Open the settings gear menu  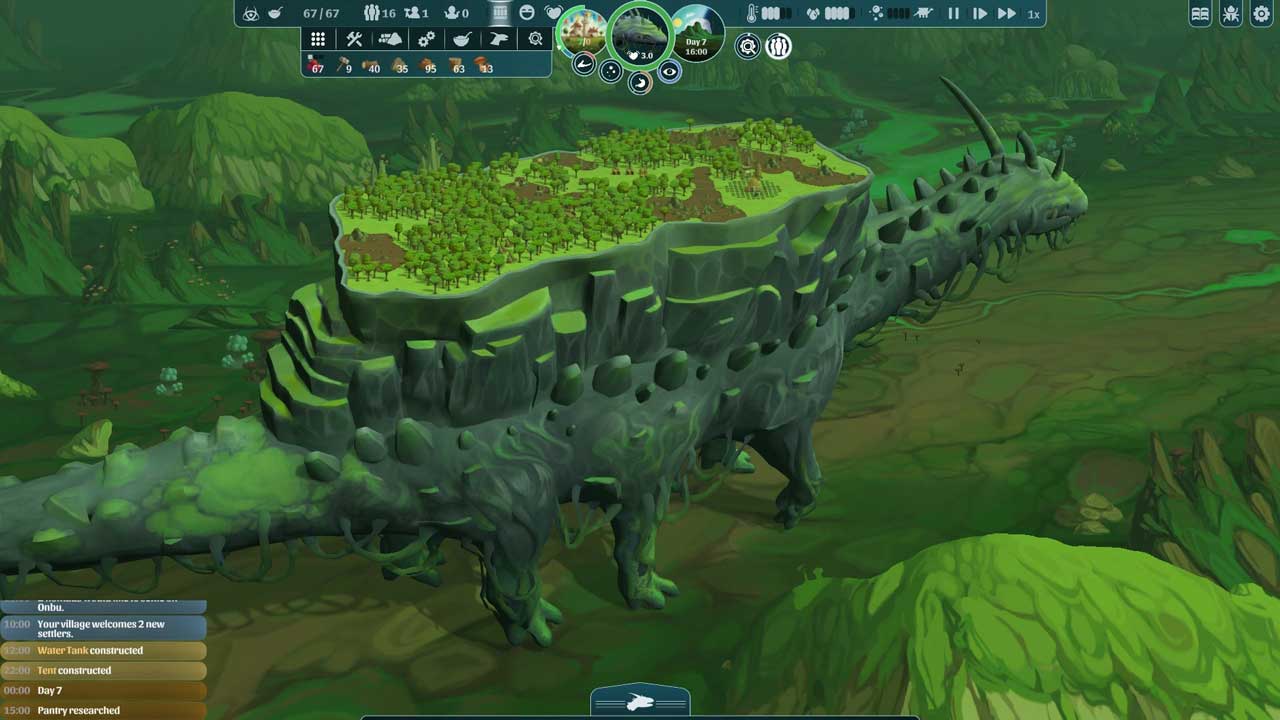coord(1261,14)
